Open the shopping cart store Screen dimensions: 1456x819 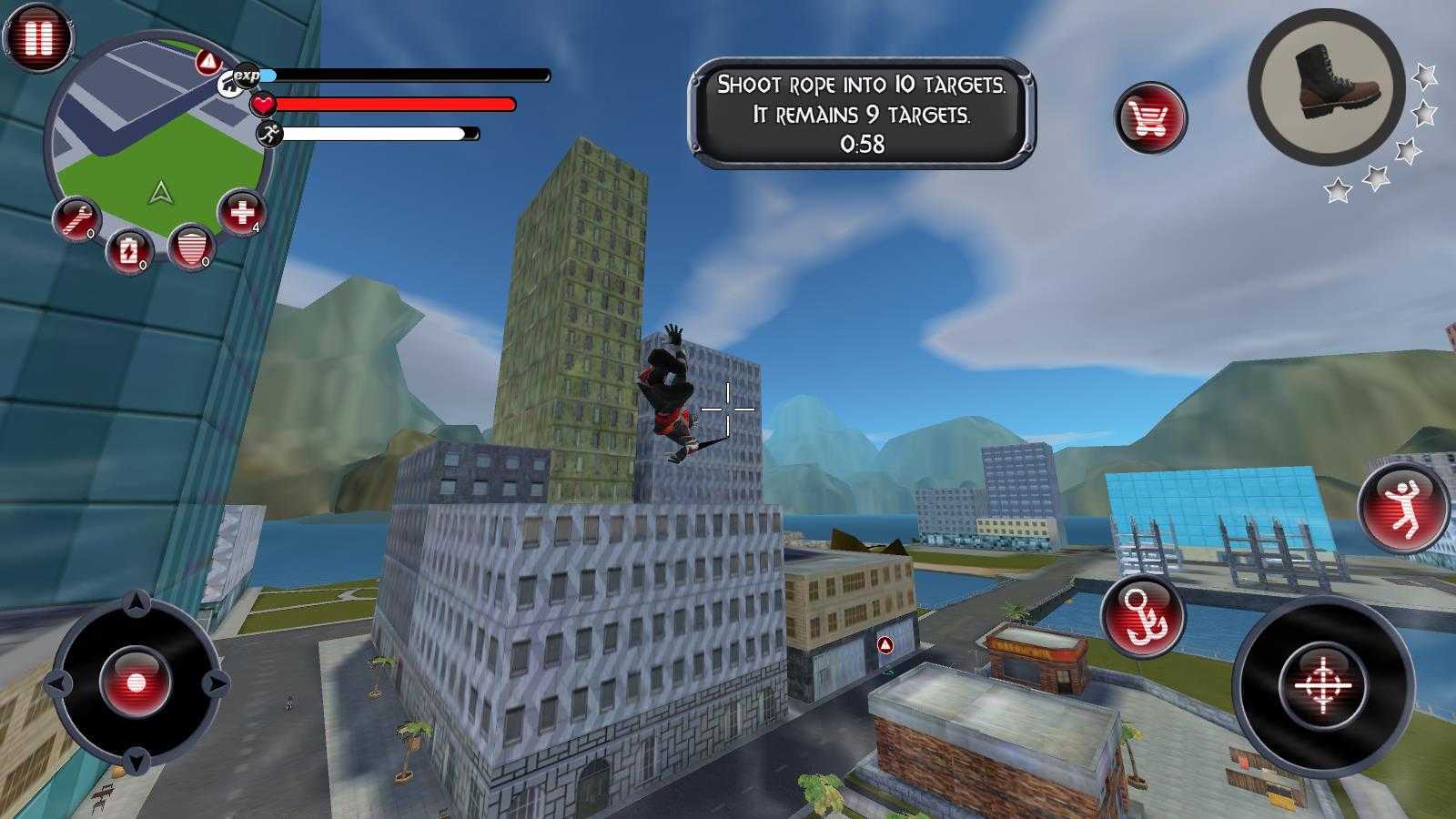pyautogui.click(x=1150, y=118)
